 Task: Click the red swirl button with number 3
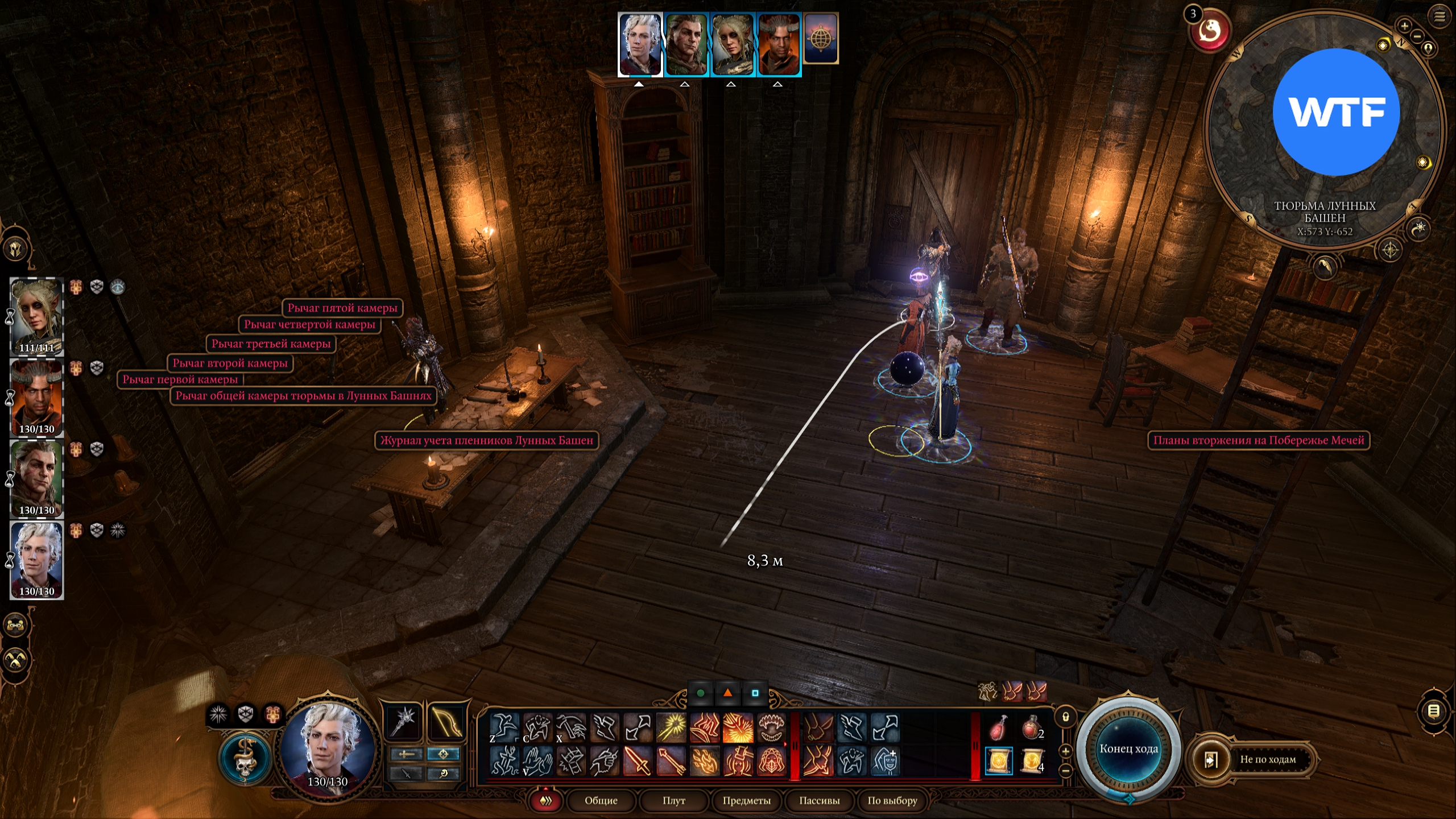(1209, 31)
